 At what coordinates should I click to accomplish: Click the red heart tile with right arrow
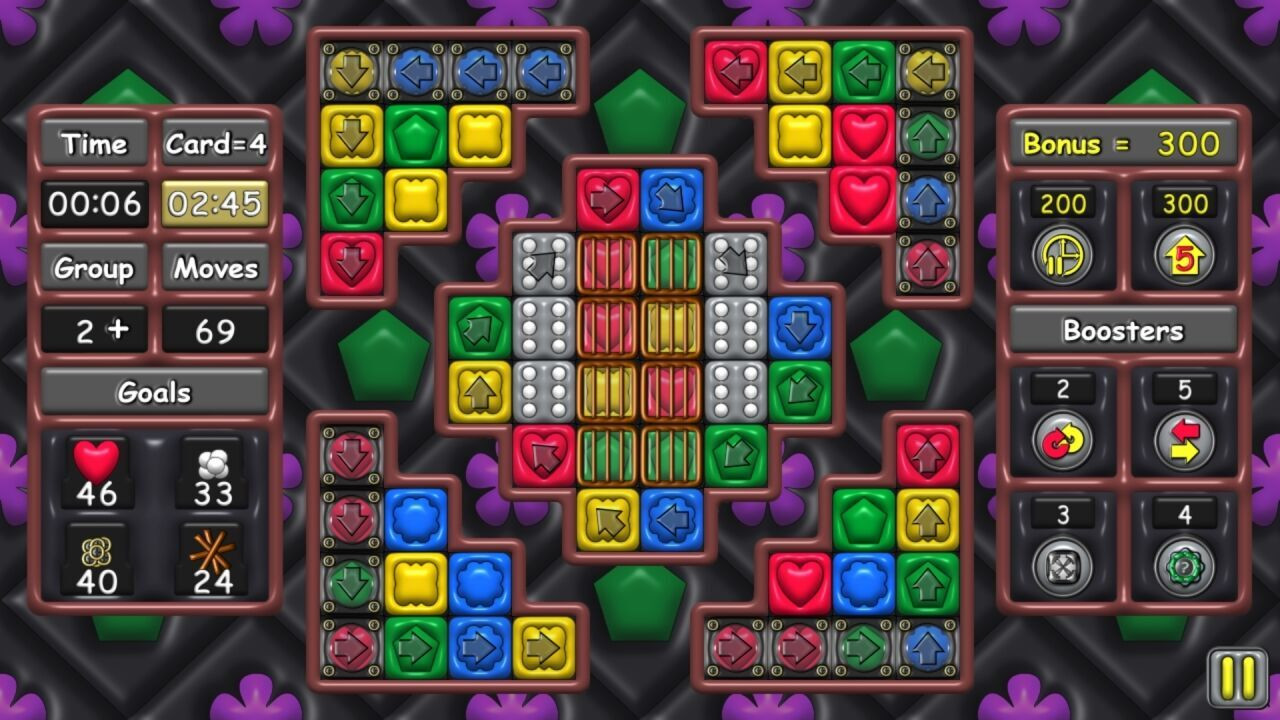(607, 200)
